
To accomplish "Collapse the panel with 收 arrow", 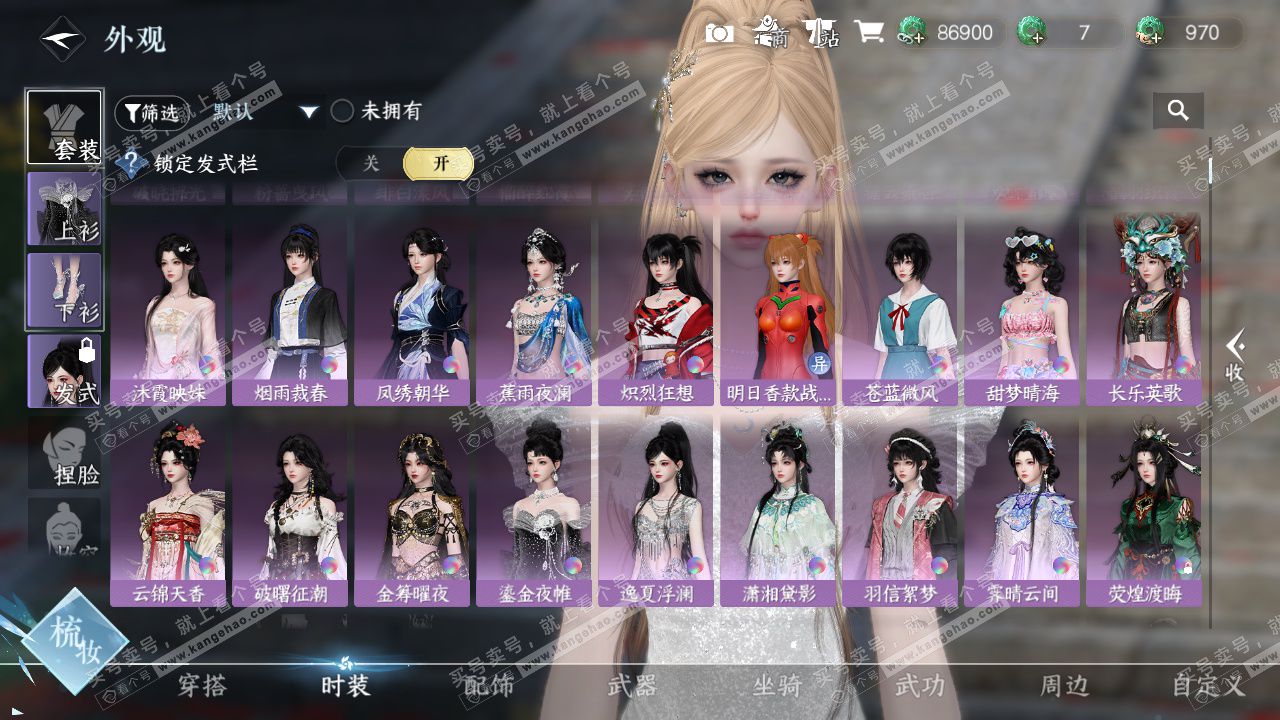I will click(1236, 357).
